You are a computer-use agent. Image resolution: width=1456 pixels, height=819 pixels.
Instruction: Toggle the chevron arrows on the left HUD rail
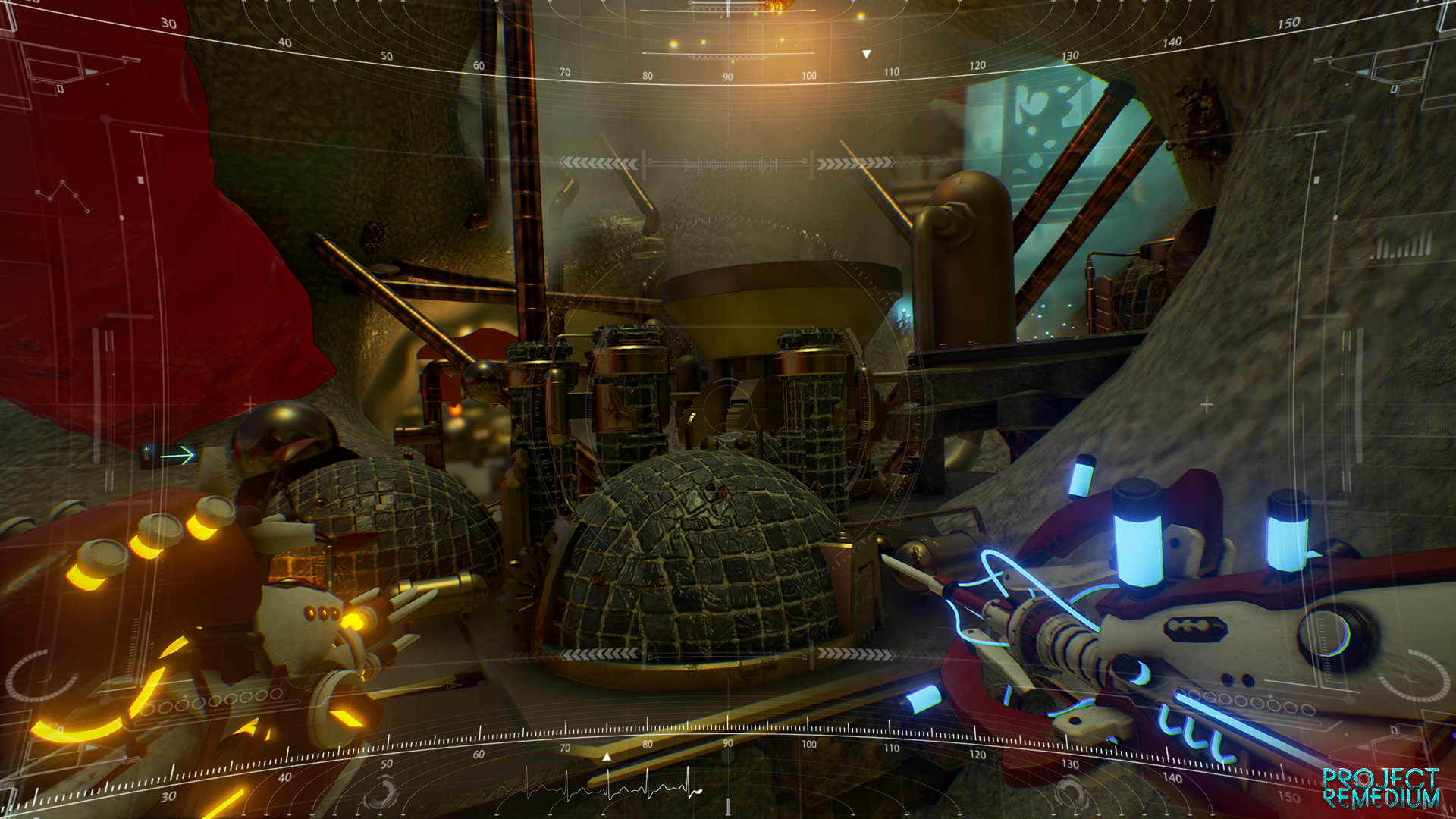599,162
